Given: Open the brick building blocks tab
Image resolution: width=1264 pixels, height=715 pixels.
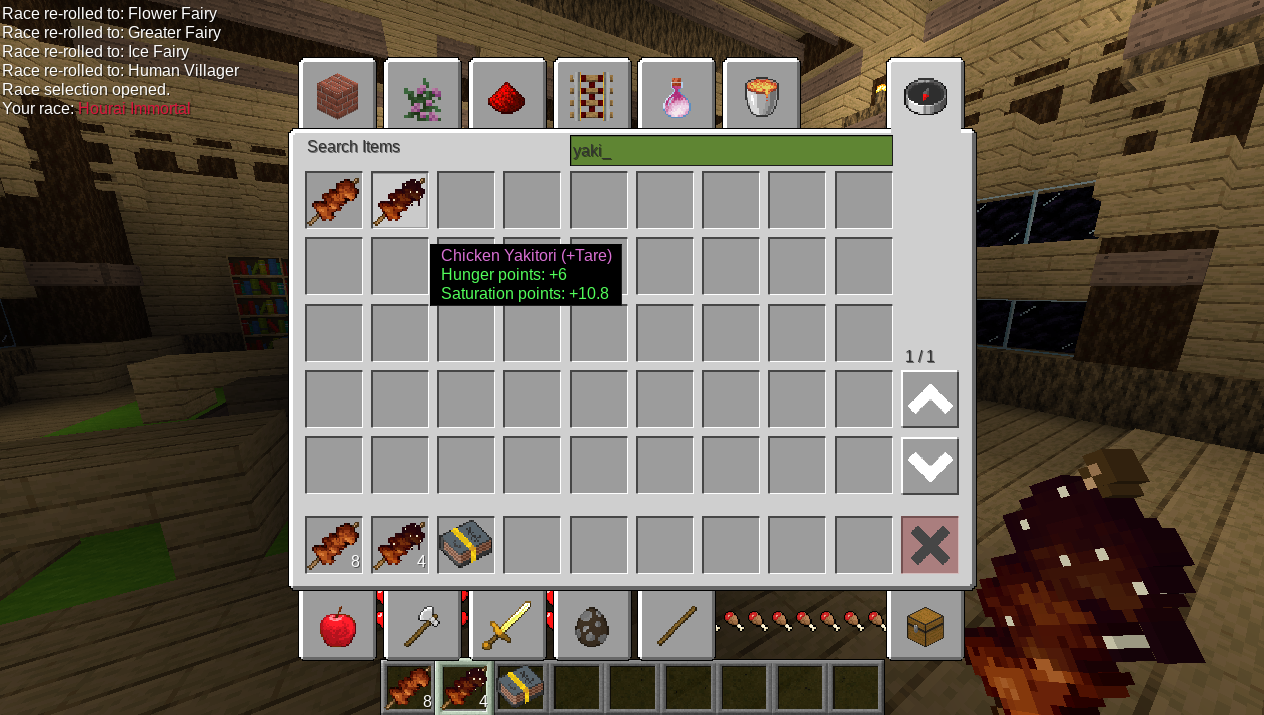Looking at the screenshot, I should pos(338,96).
